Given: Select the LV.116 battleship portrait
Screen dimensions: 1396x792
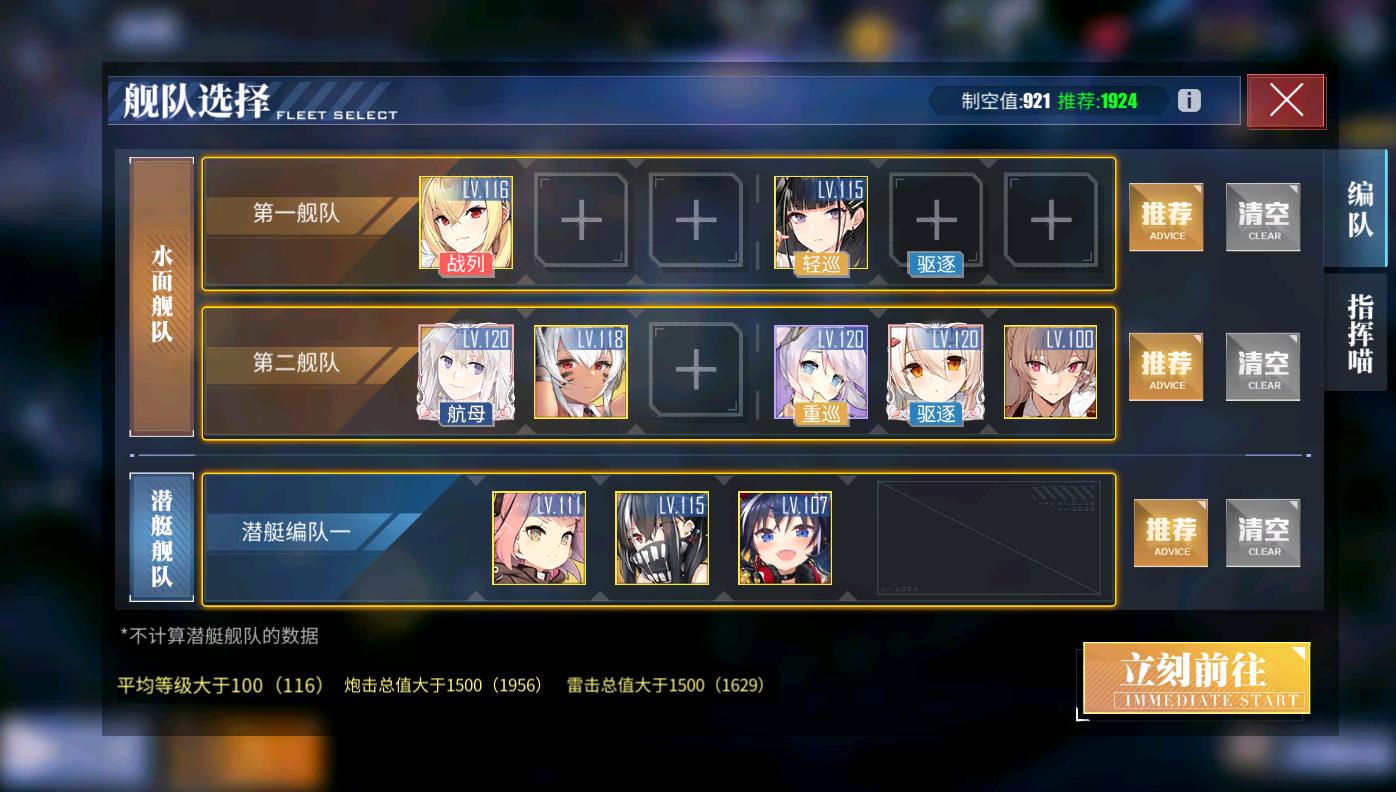Looking at the screenshot, I should [x=465, y=222].
